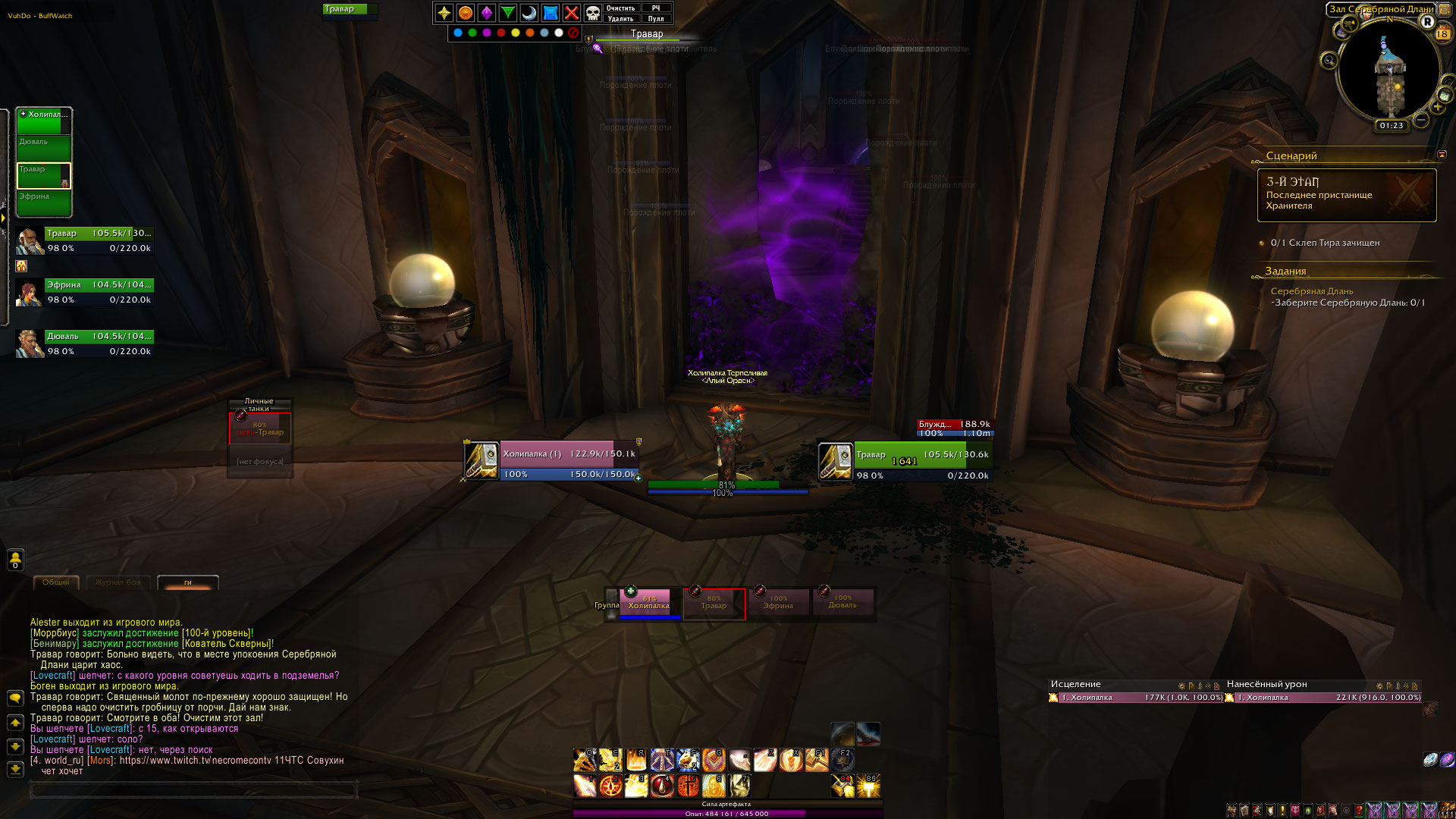Click the skull raid marker icon
Image resolution: width=1456 pixels, height=819 pixels.
(593, 13)
